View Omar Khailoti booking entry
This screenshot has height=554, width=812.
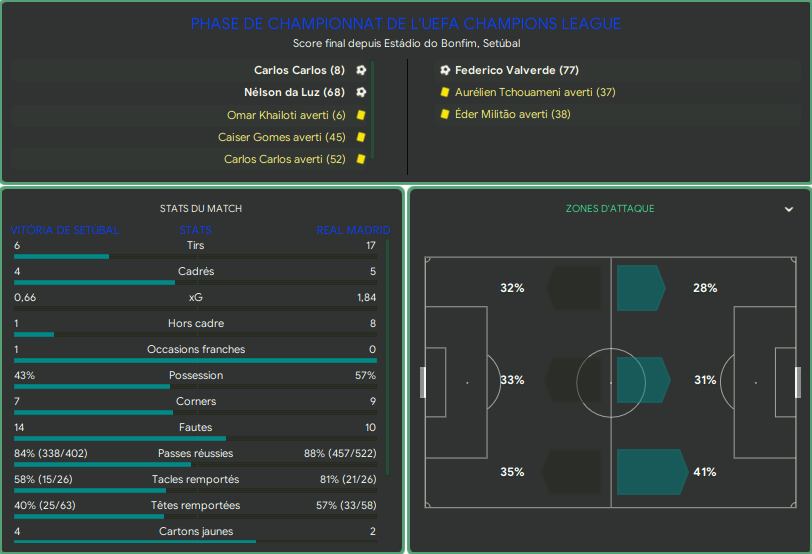[286, 115]
